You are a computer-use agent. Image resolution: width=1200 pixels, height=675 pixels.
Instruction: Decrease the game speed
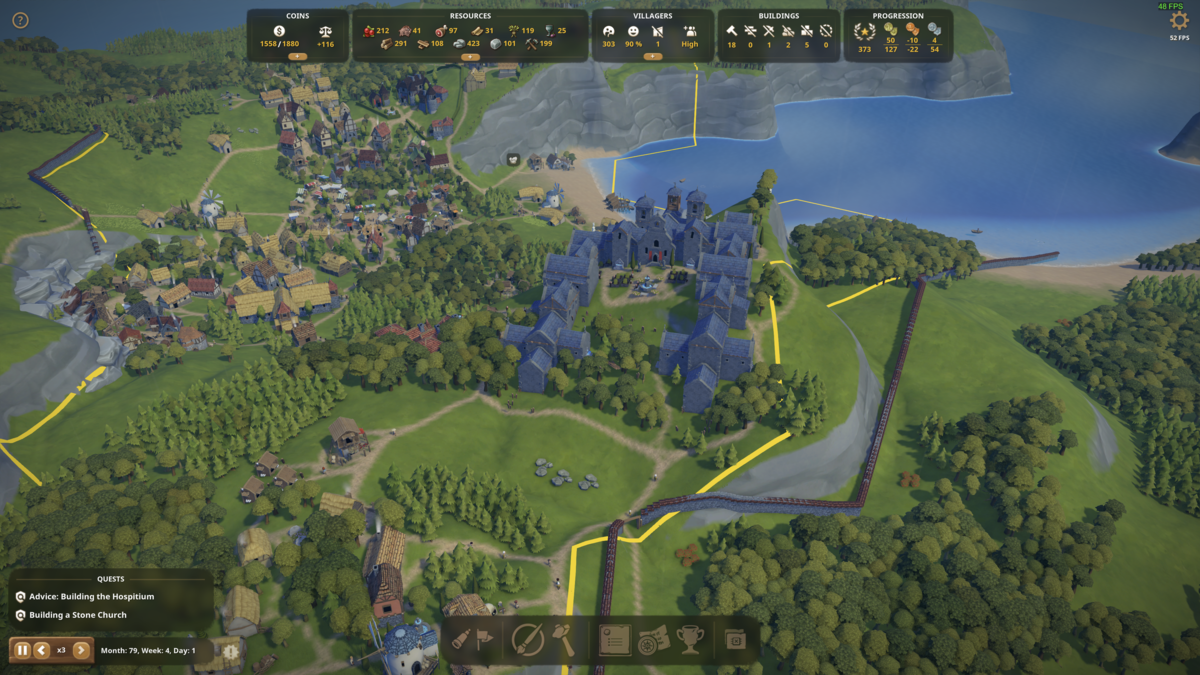[42, 650]
